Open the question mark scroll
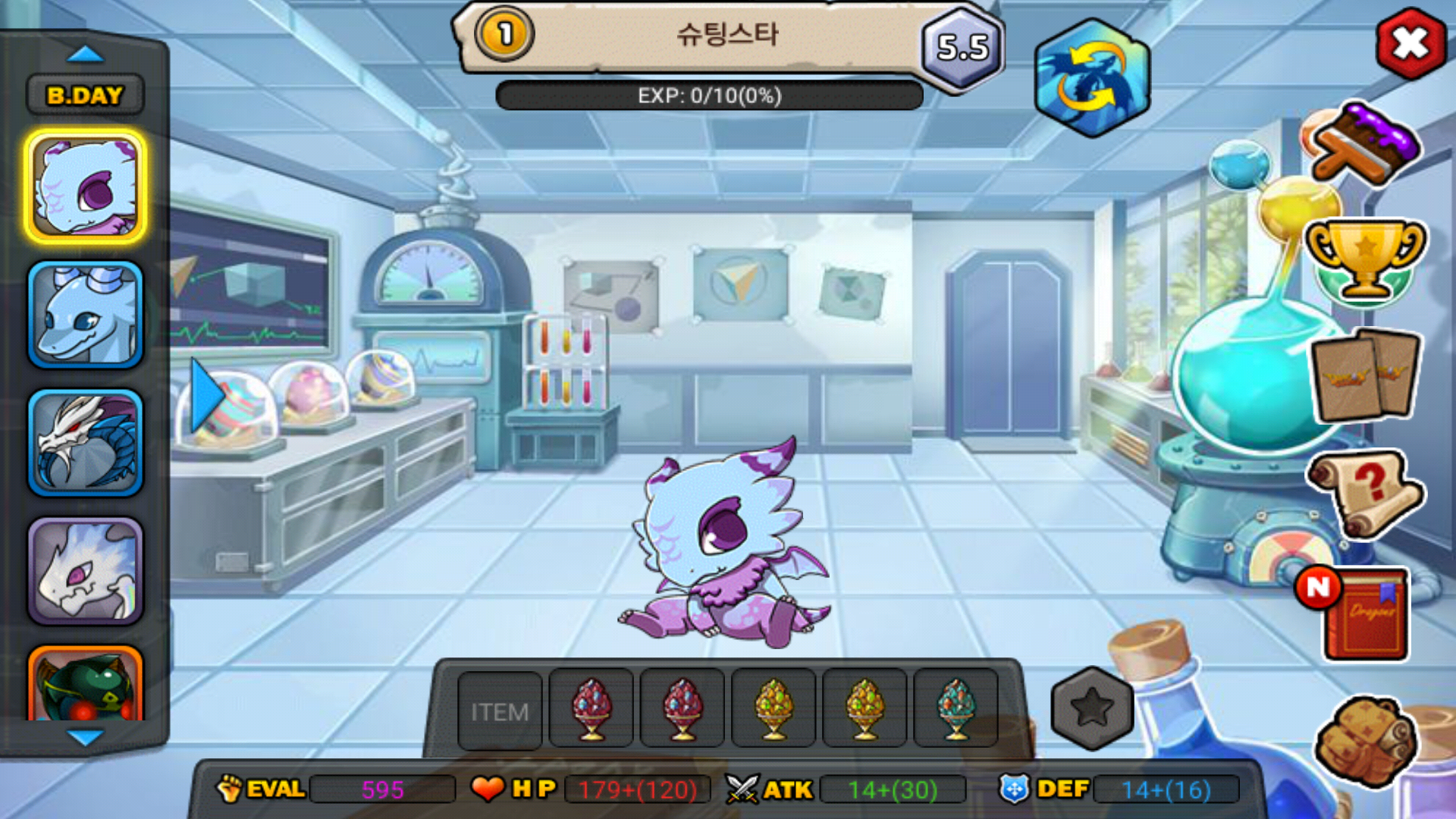Screen dimensions: 1456x819 [x=1365, y=493]
